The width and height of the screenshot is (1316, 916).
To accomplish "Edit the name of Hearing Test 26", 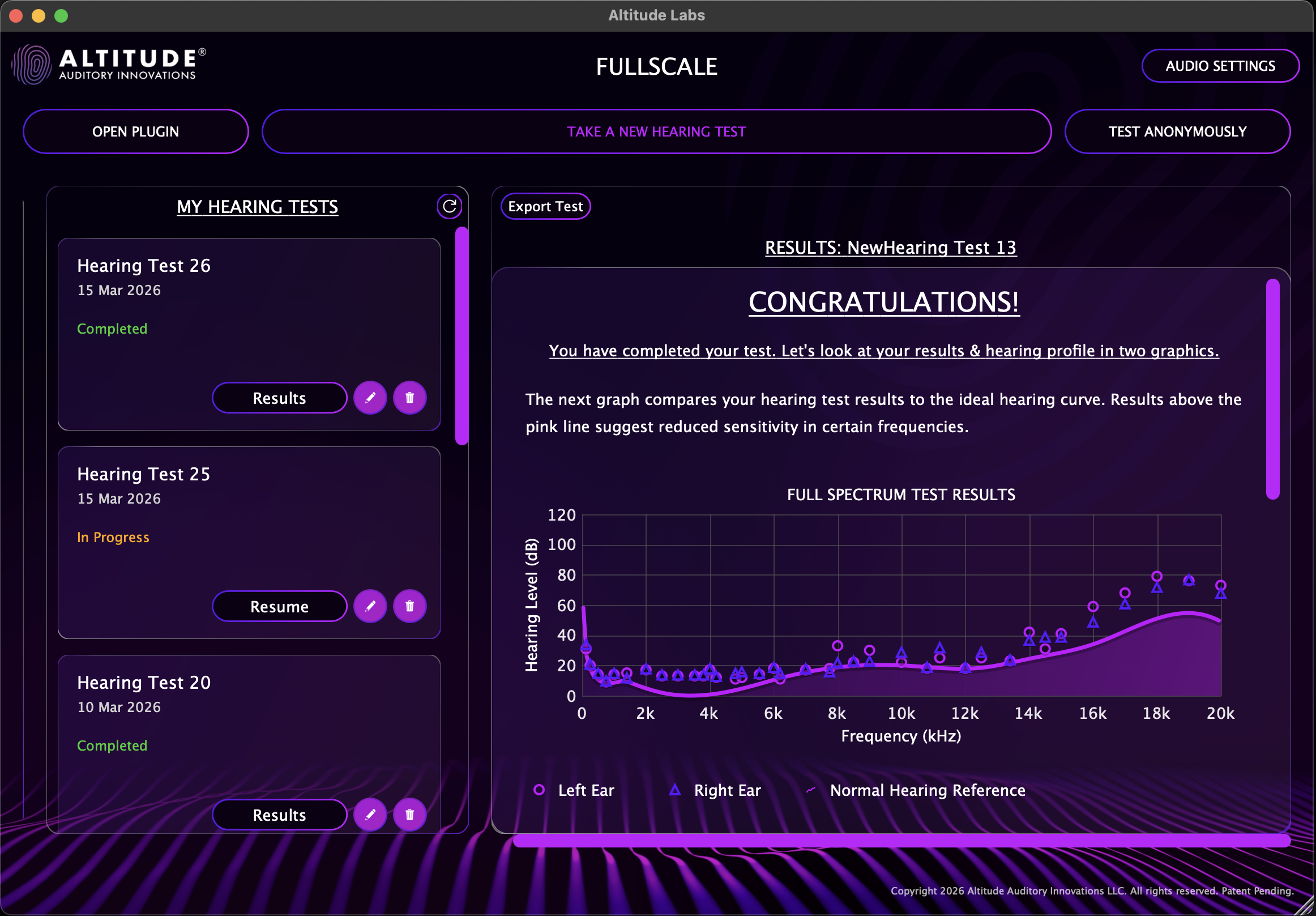I will pyautogui.click(x=370, y=397).
